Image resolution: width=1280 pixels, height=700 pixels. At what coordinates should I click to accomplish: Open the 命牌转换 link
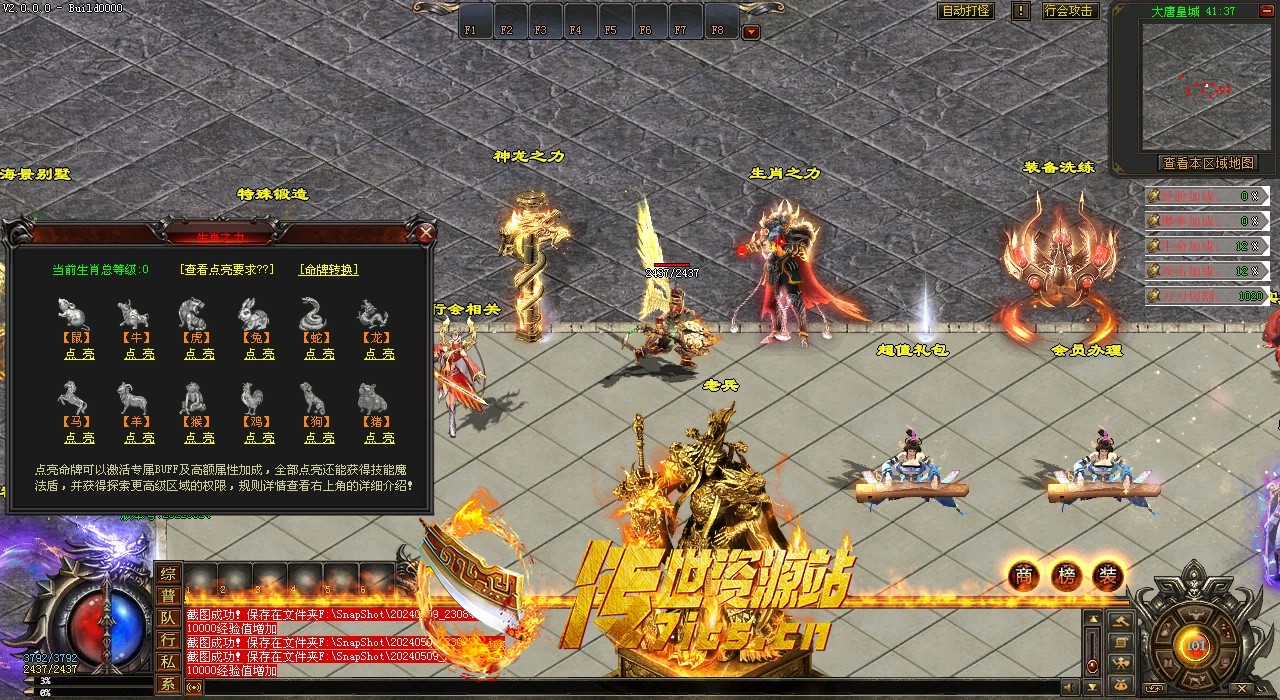click(x=328, y=269)
